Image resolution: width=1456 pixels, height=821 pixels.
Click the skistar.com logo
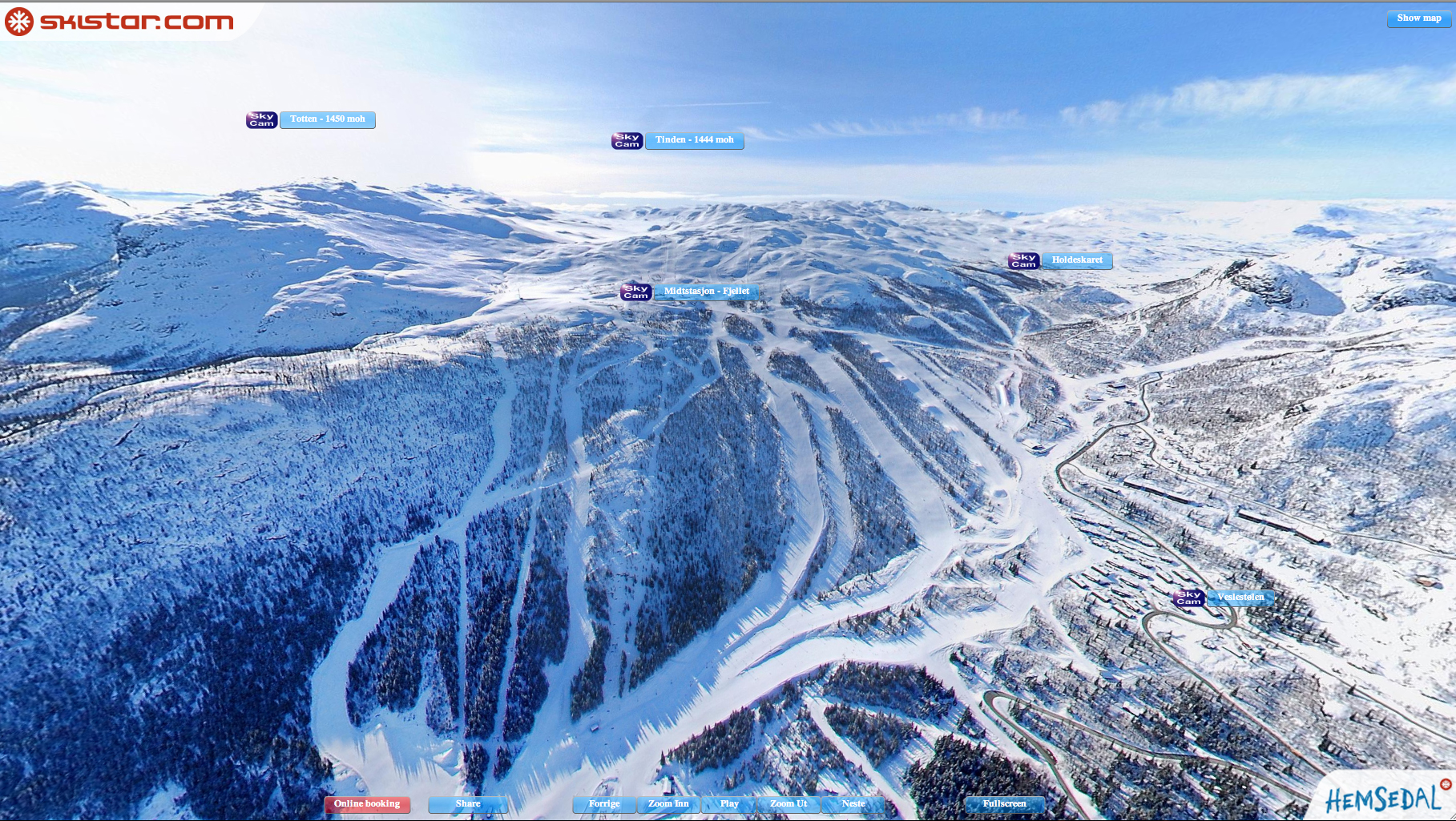pyautogui.click(x=120, y=21)
